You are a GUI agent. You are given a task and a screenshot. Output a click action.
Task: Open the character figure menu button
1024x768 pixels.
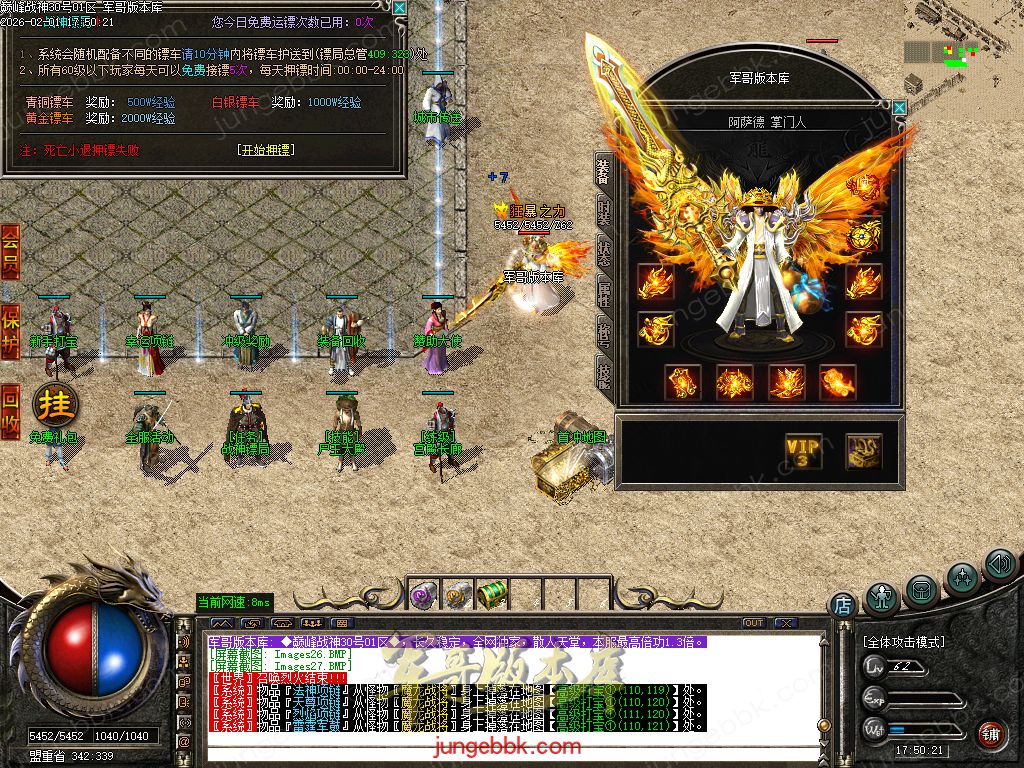(x=882, y=599)
